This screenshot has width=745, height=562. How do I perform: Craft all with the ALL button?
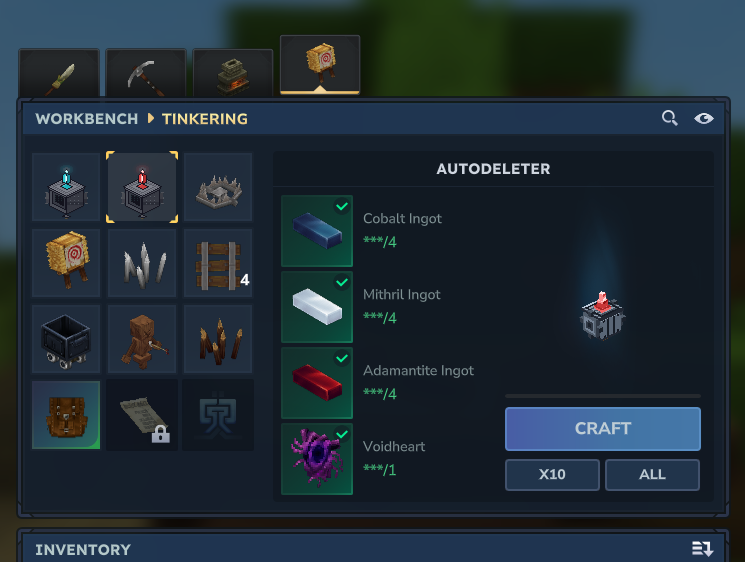click(652, 475)
